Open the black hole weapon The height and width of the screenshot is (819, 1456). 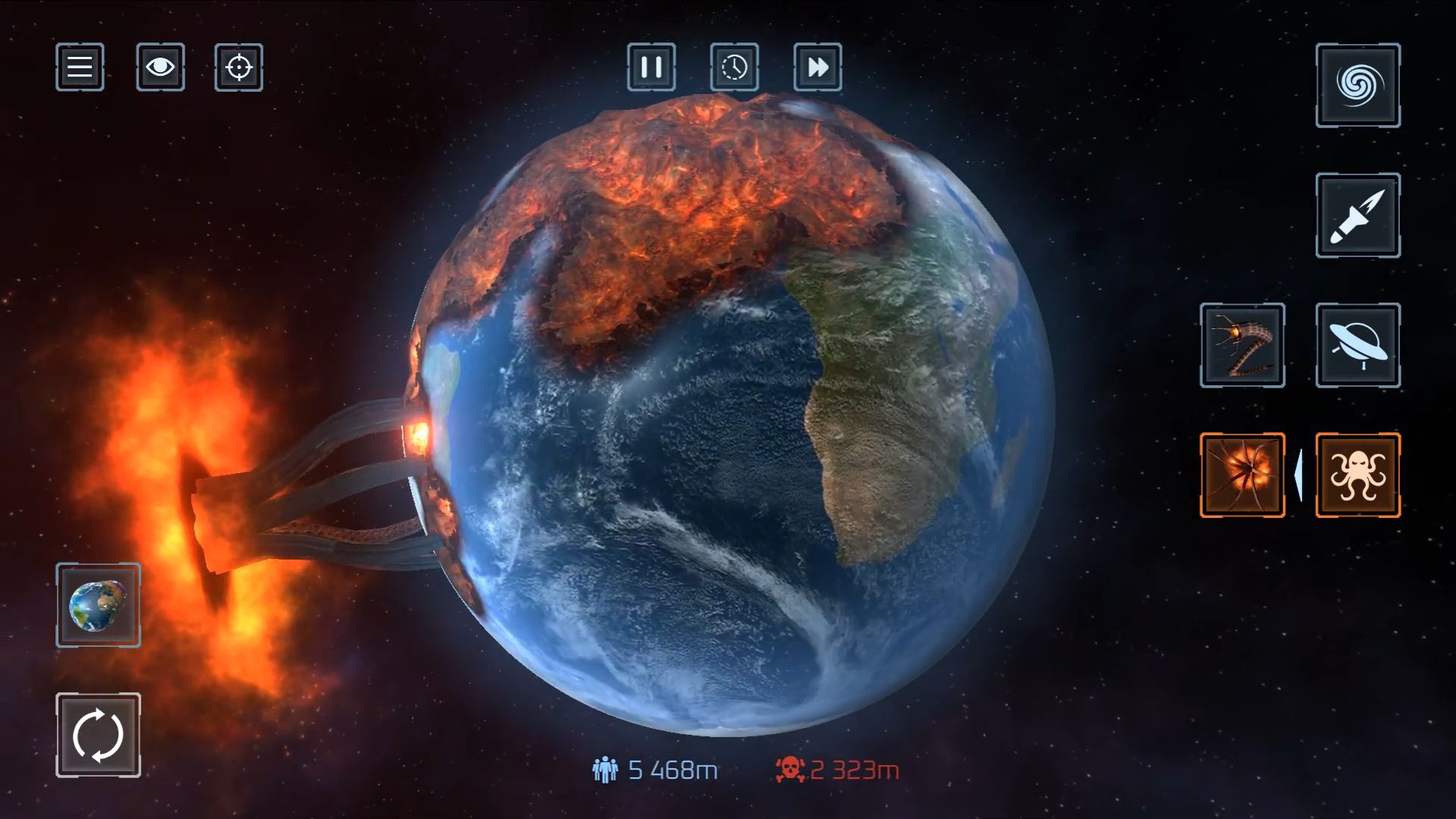(1356, 86)
